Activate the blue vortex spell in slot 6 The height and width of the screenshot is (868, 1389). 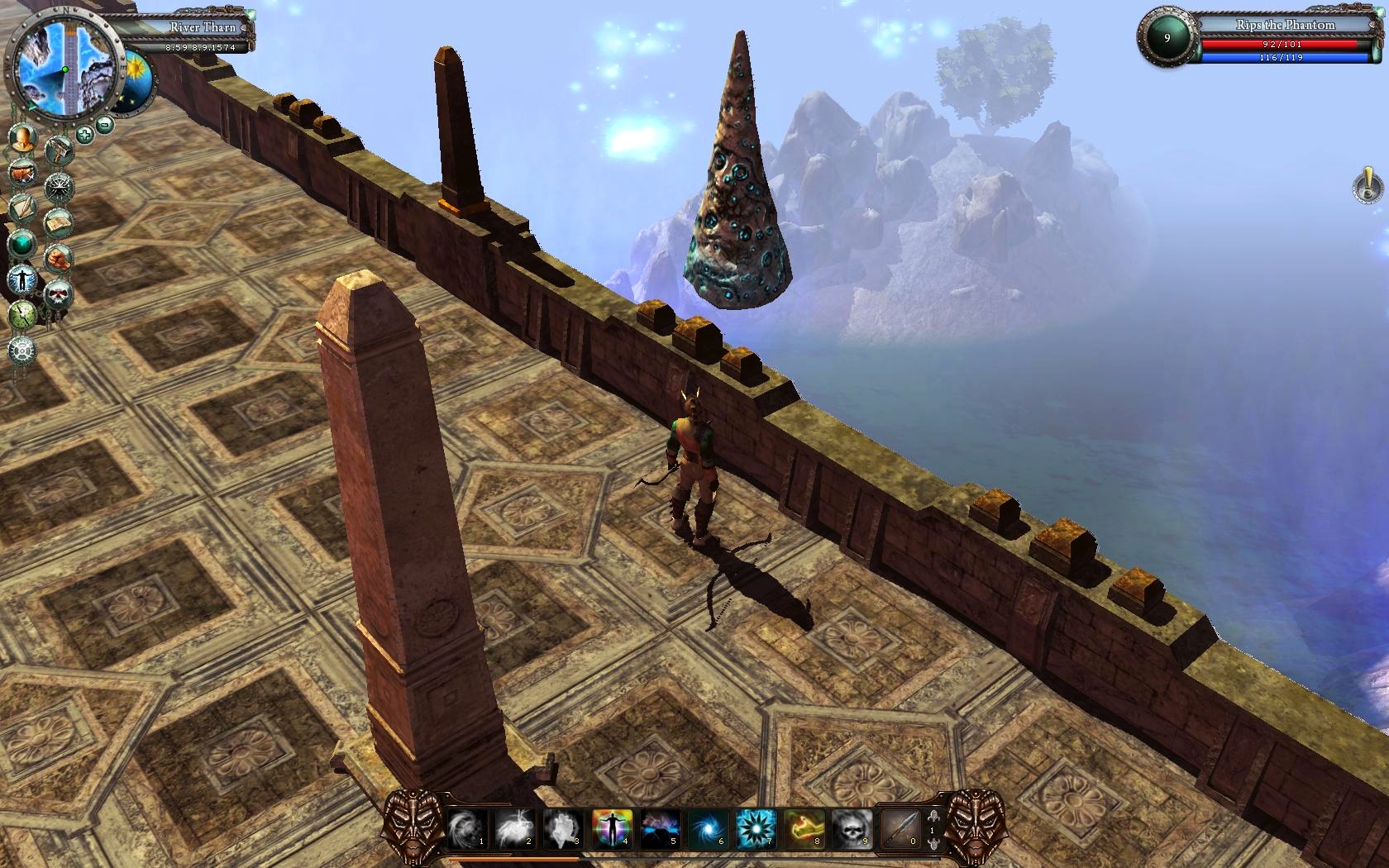[x=709, y=827]
